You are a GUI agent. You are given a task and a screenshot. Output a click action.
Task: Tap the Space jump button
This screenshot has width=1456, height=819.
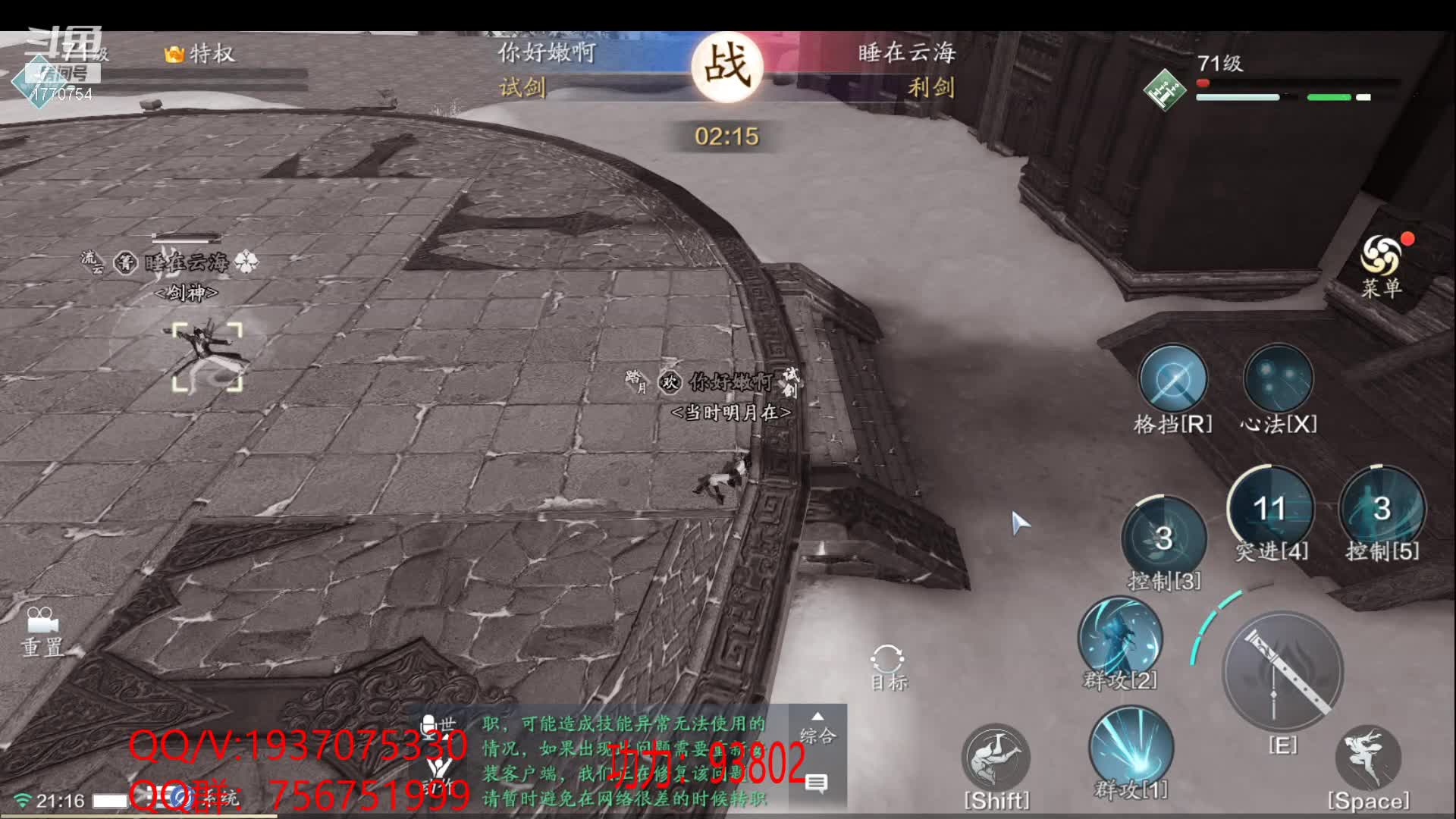[x=1368, y=758]
